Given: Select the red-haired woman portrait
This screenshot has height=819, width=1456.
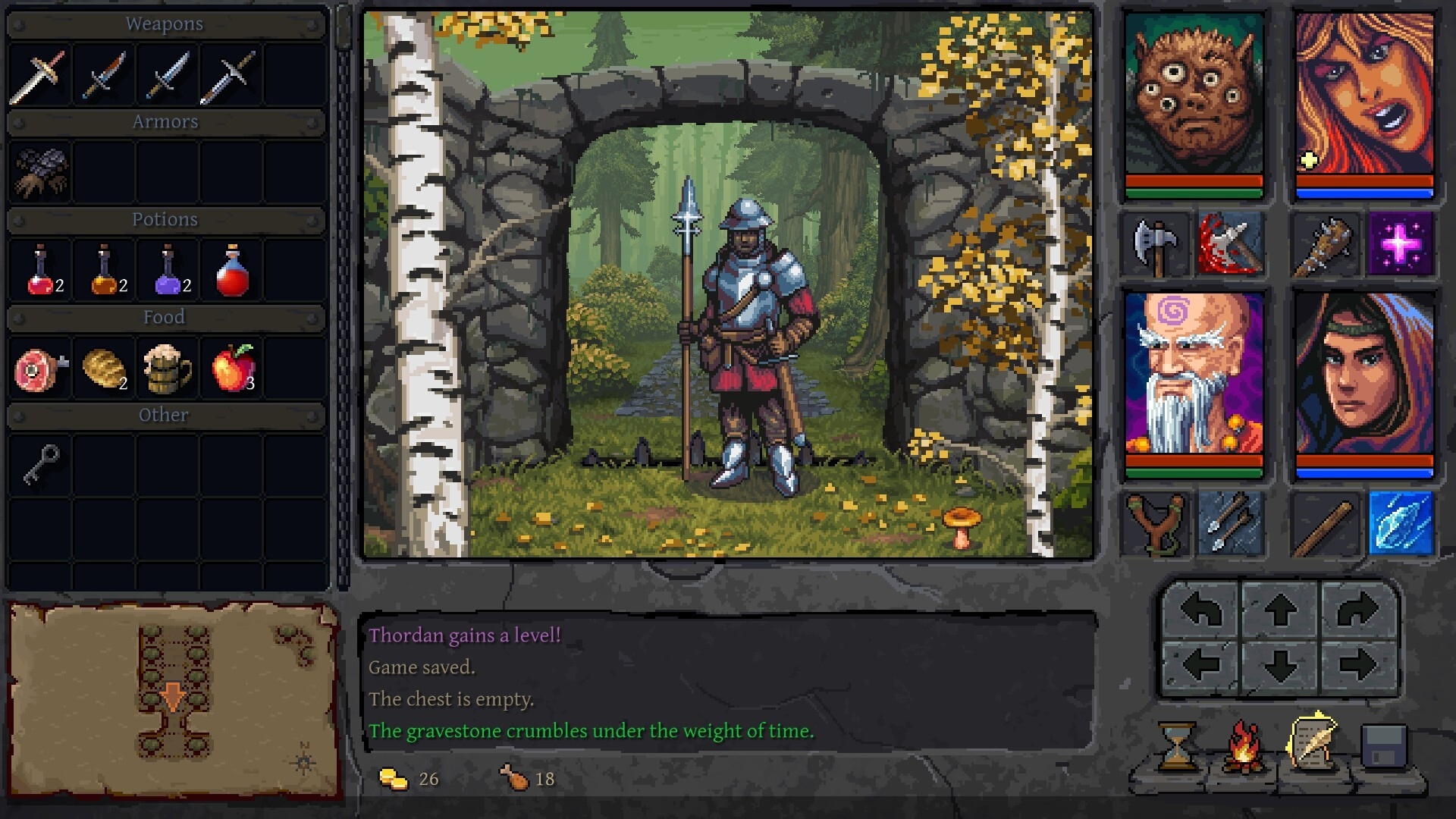Looking at the screenshot, I should click(x=1364, y=95).
